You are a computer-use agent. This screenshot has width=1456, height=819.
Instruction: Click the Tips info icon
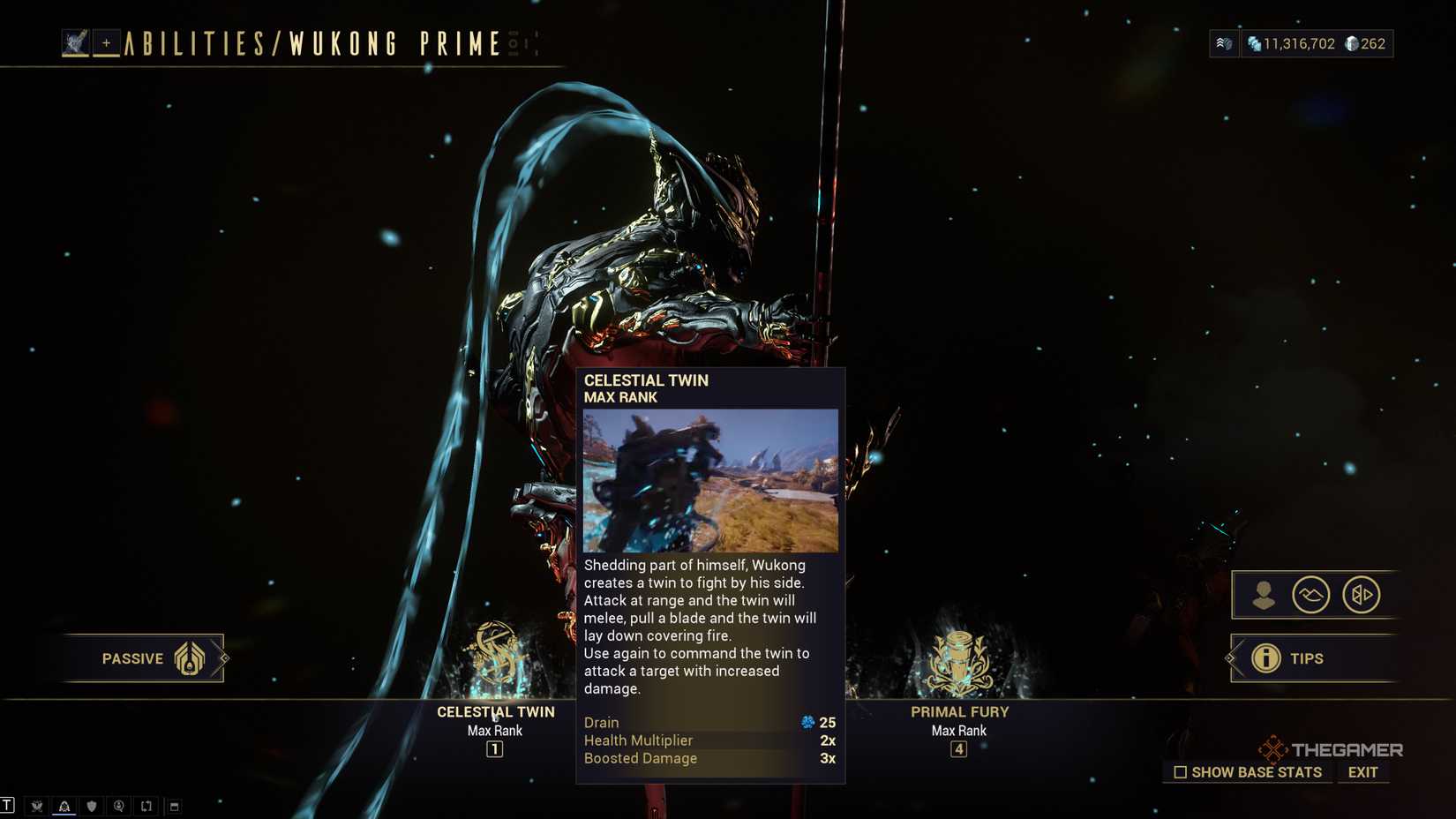click(1265, 658)
